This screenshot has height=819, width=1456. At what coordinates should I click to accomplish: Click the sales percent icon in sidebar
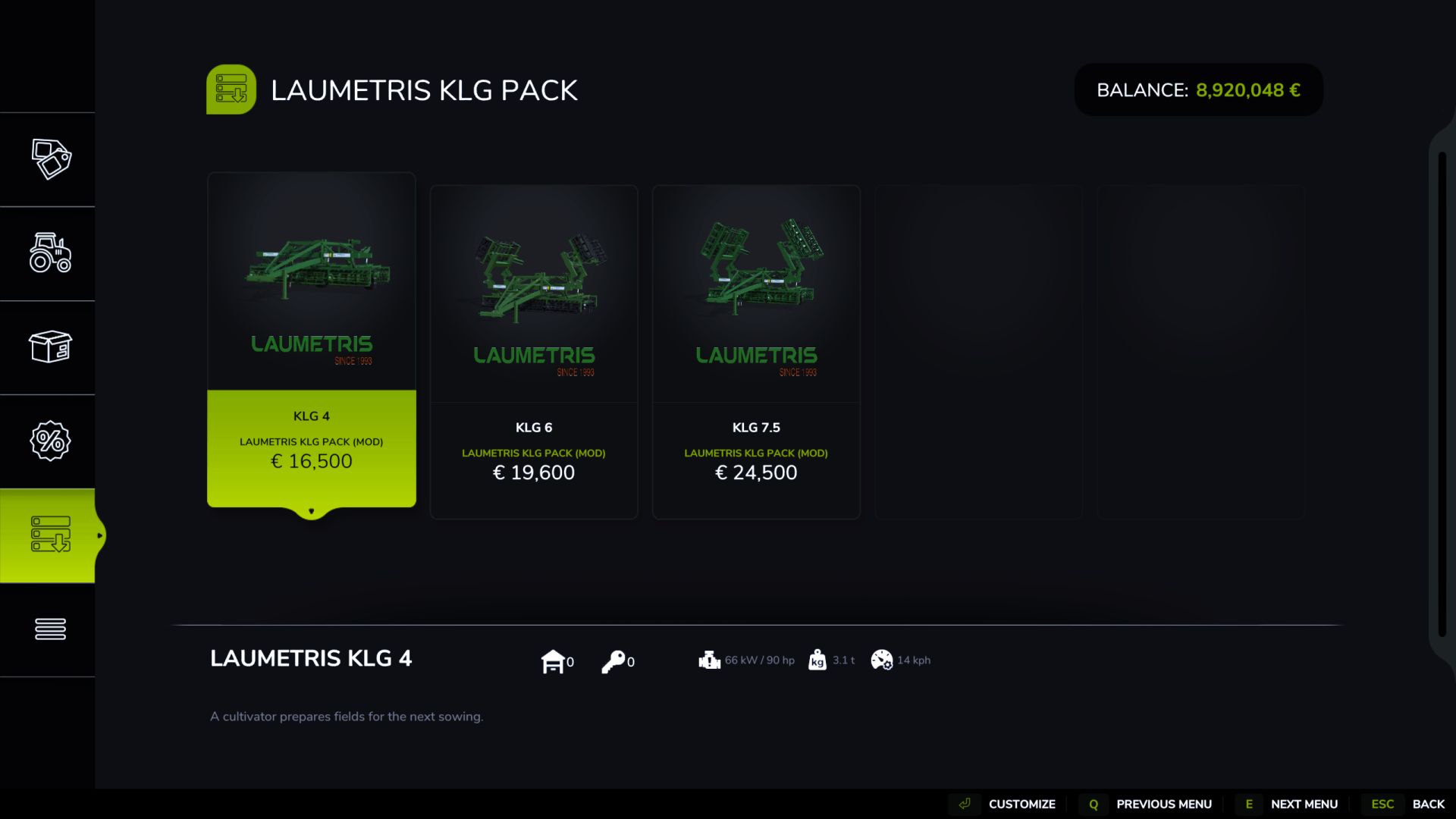pyautogui.click(x=50, y=441)
